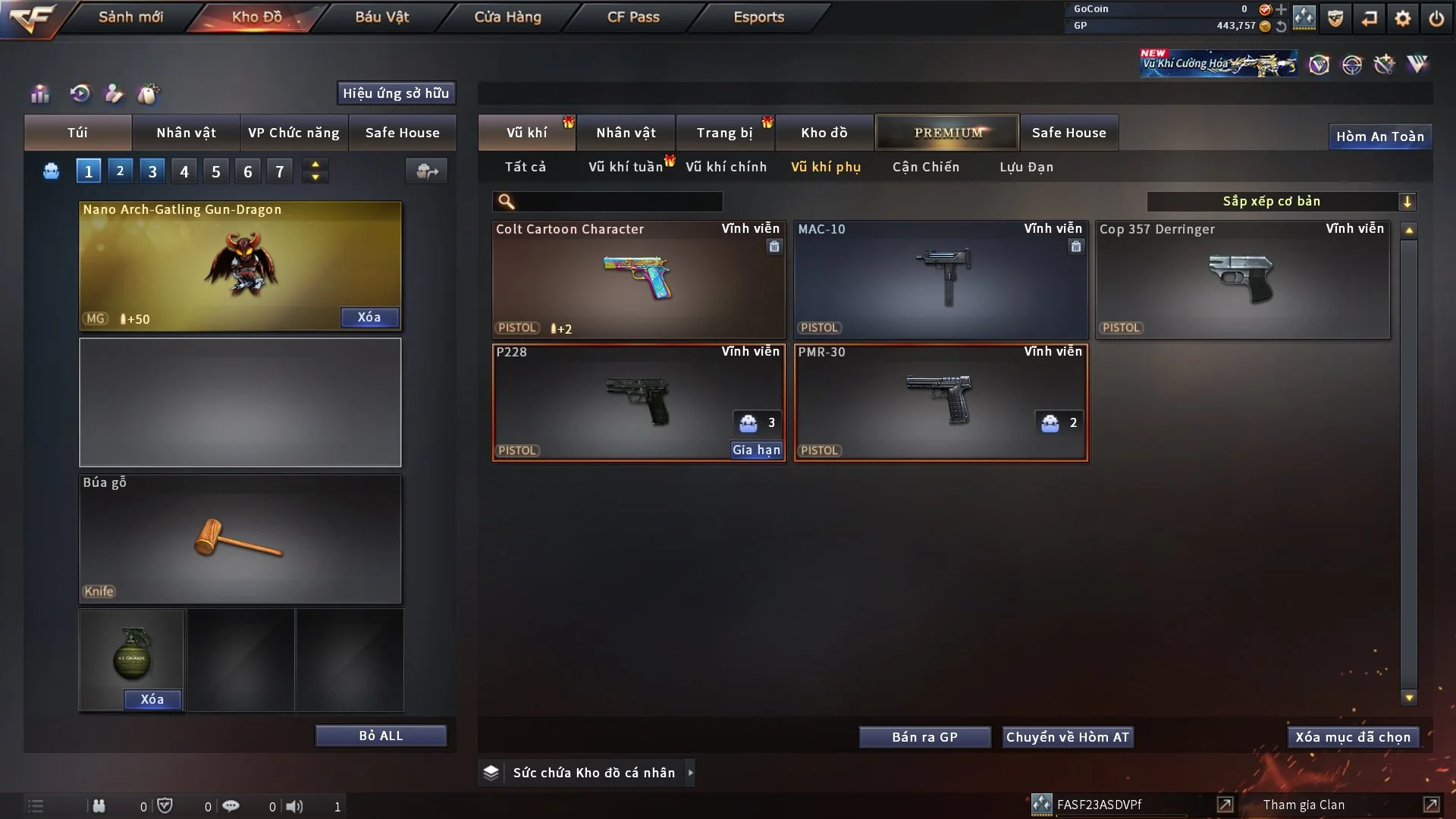Screen dimensions: 1456x819
Task: Remove the Nano Arch-Gatling Gun with Xóa
Action: (369, 318)
